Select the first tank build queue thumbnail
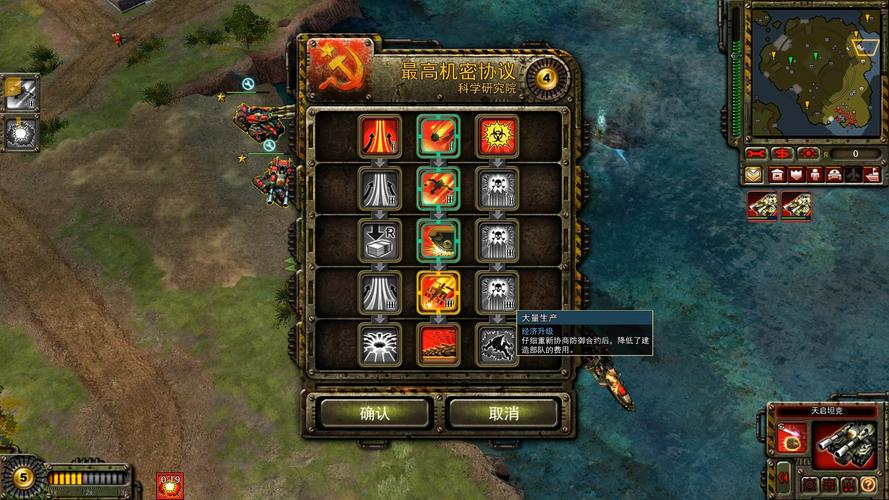This screenshot has width=889, height=500. tap(764, 206)
